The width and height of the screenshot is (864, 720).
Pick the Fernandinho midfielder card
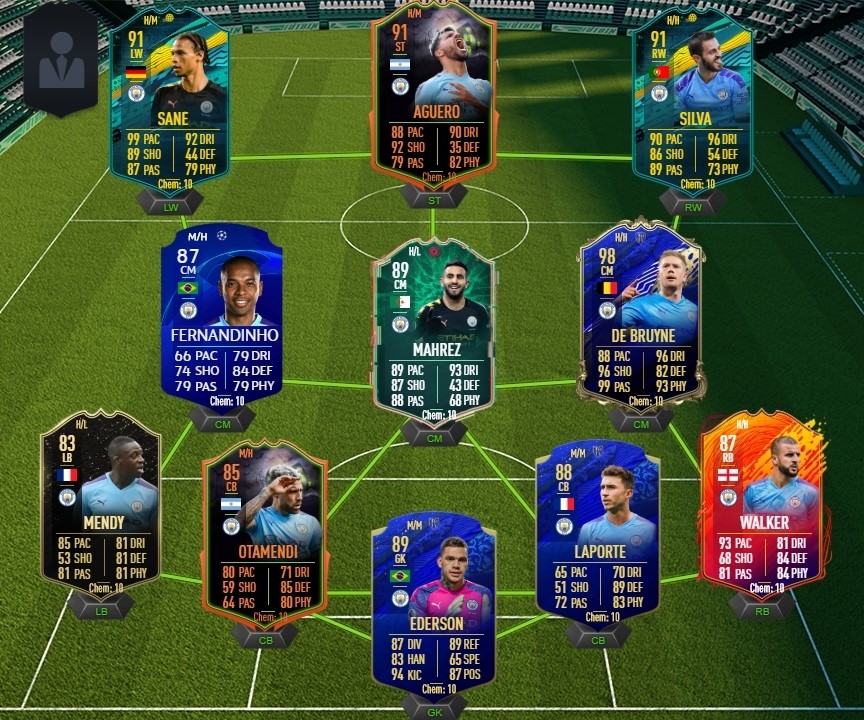pos(228,317)
